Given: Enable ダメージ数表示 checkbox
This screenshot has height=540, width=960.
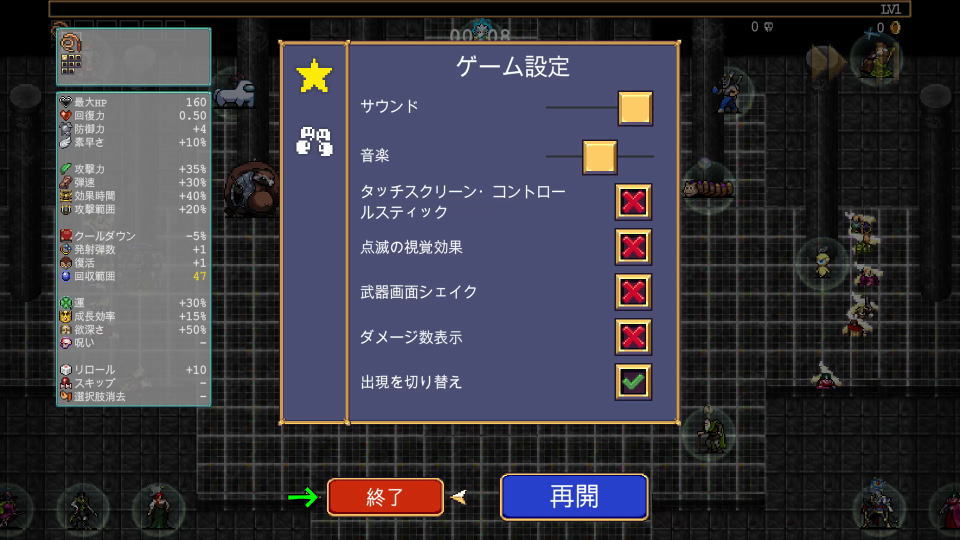Looking at the screenshot, I should click(633, 337).
